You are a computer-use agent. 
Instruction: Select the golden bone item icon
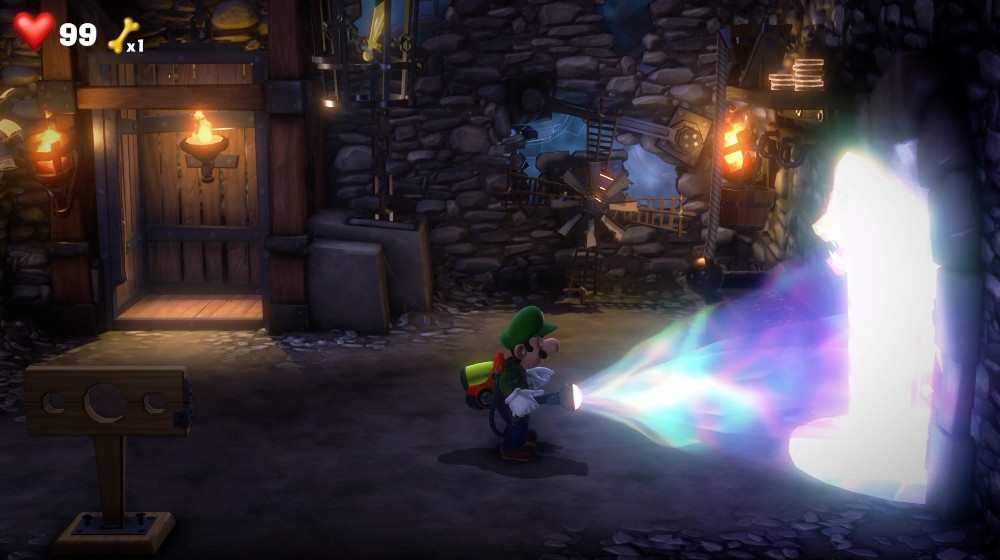click(122, 36)
